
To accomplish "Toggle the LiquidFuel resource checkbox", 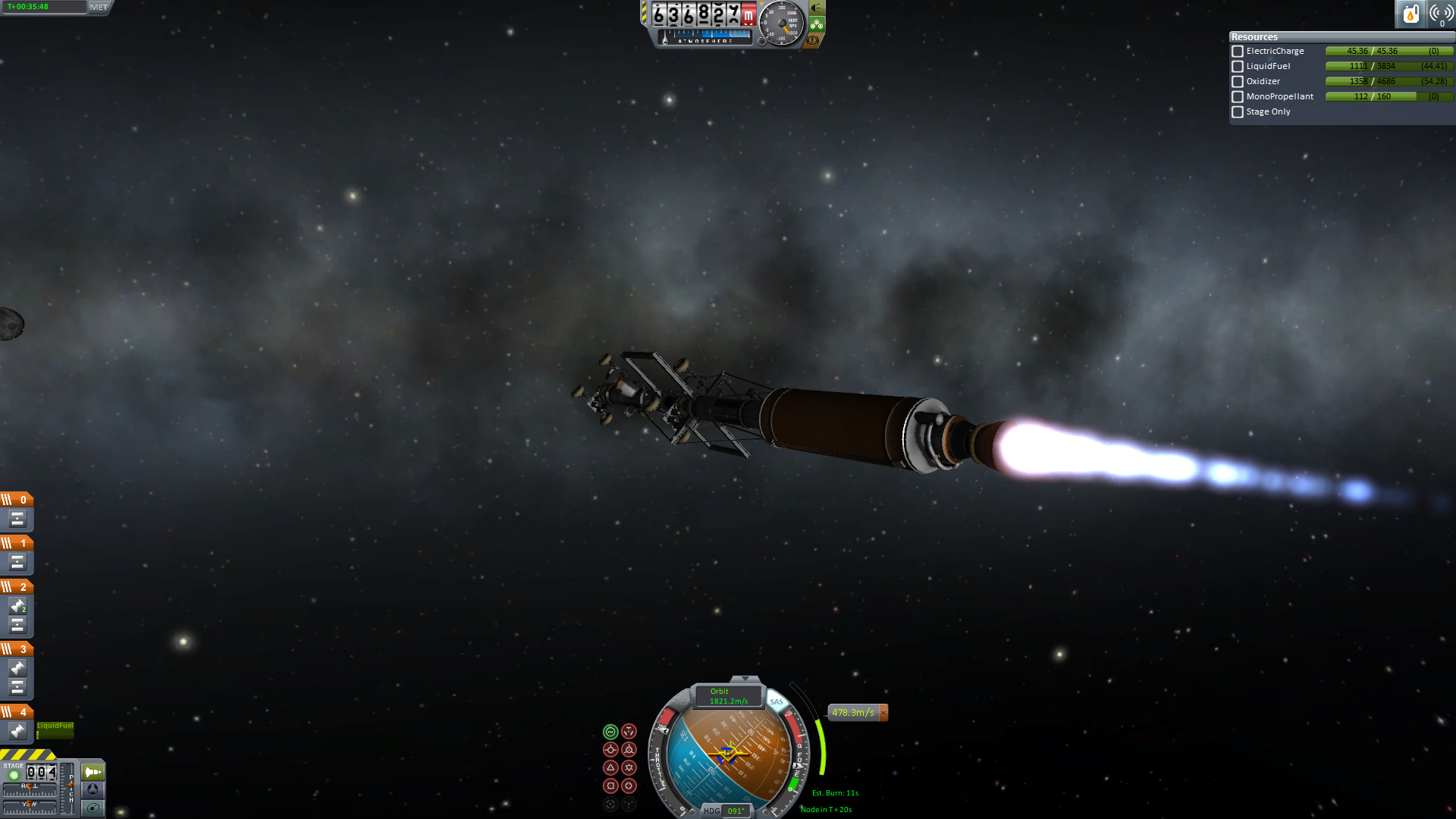I will [1238, 67].
